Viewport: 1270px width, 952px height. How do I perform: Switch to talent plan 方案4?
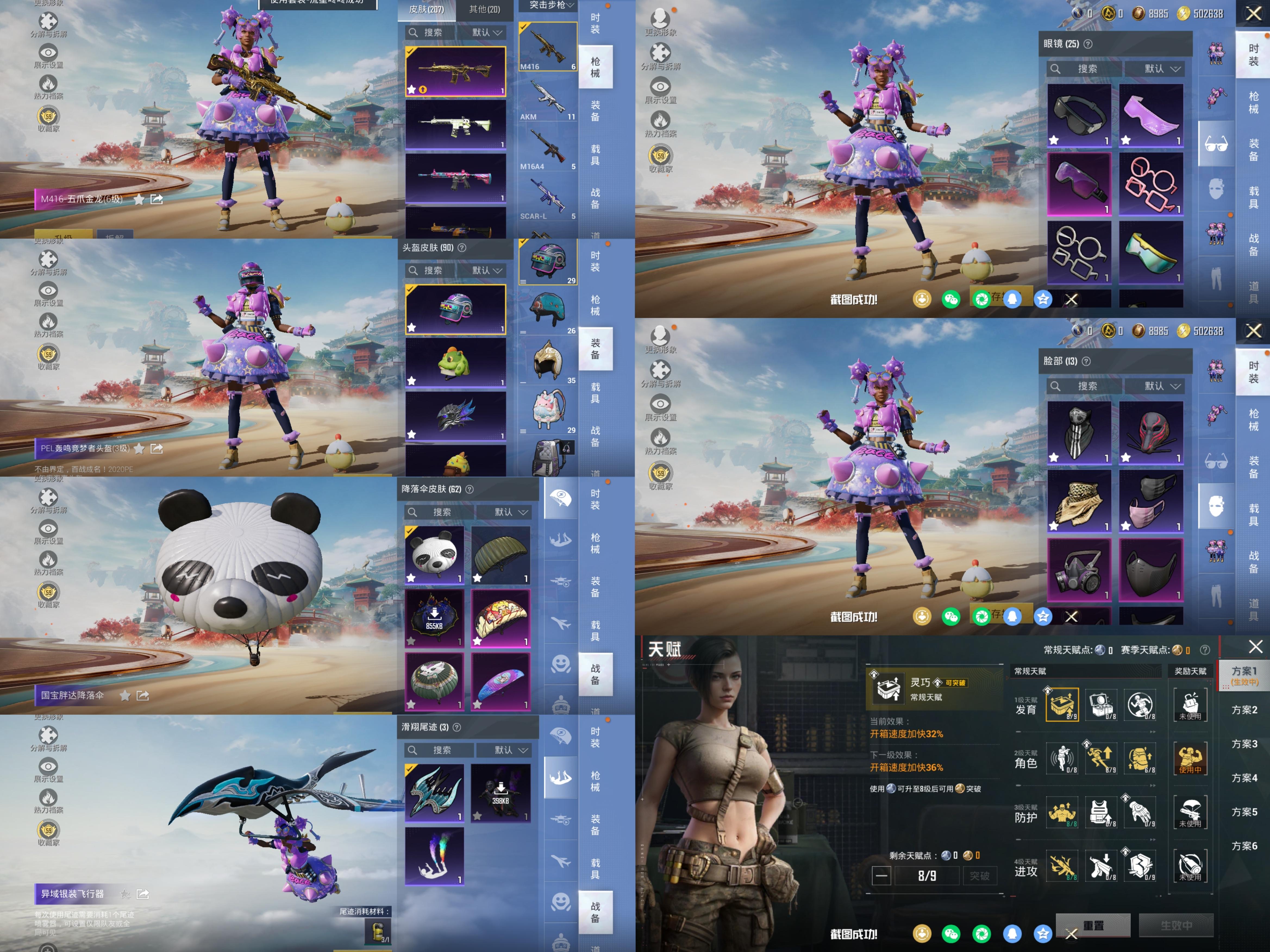(x=1244, y=778)
